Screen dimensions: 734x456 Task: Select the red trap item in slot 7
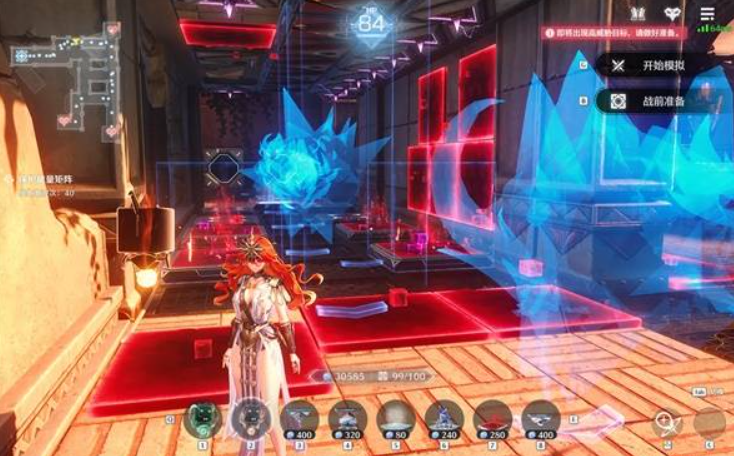tap(492, 418)
